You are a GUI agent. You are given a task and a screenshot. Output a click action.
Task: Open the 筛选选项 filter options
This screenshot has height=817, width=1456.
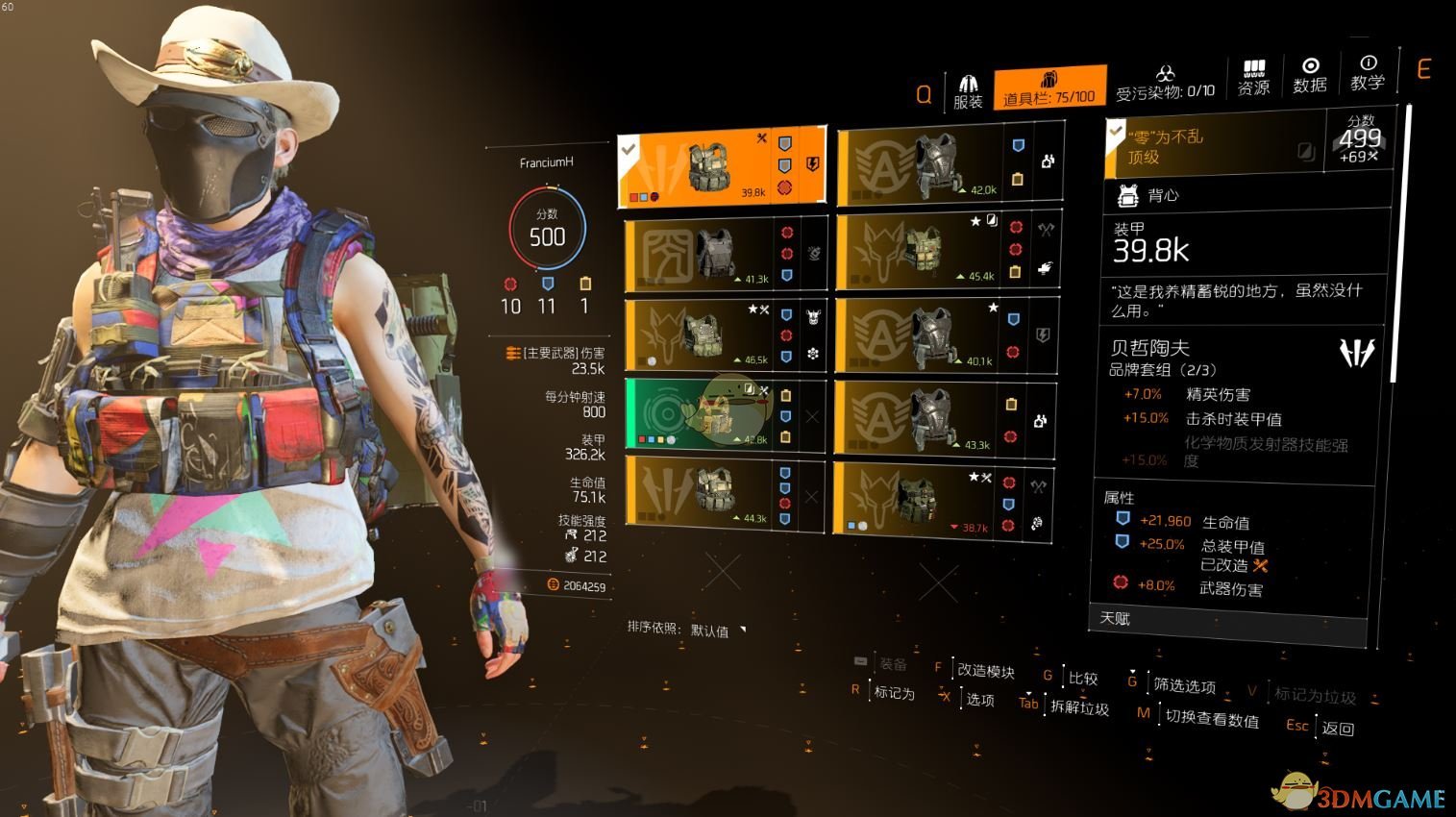point(1184,685)
